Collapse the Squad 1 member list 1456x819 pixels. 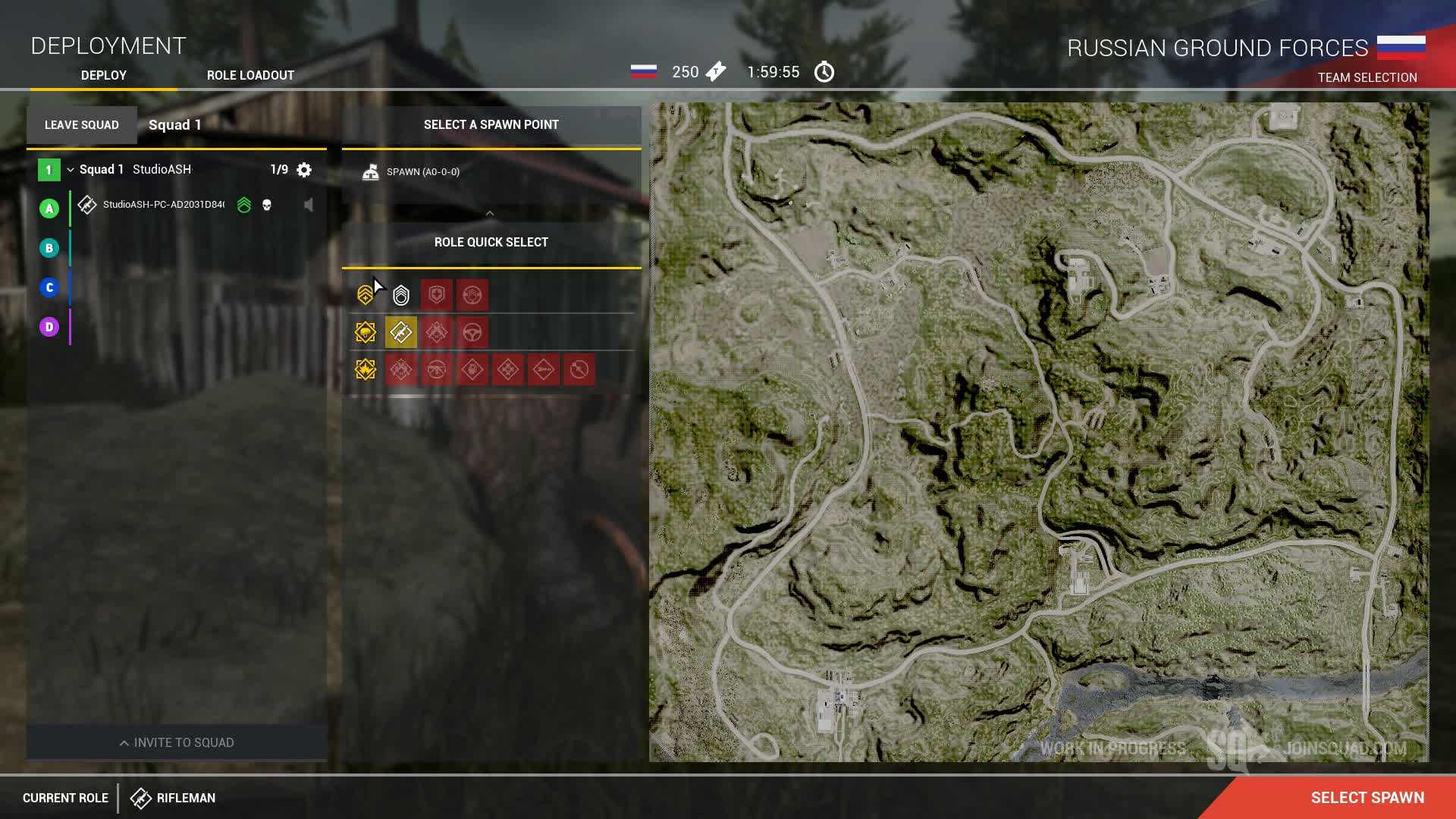tap(71, 170)
